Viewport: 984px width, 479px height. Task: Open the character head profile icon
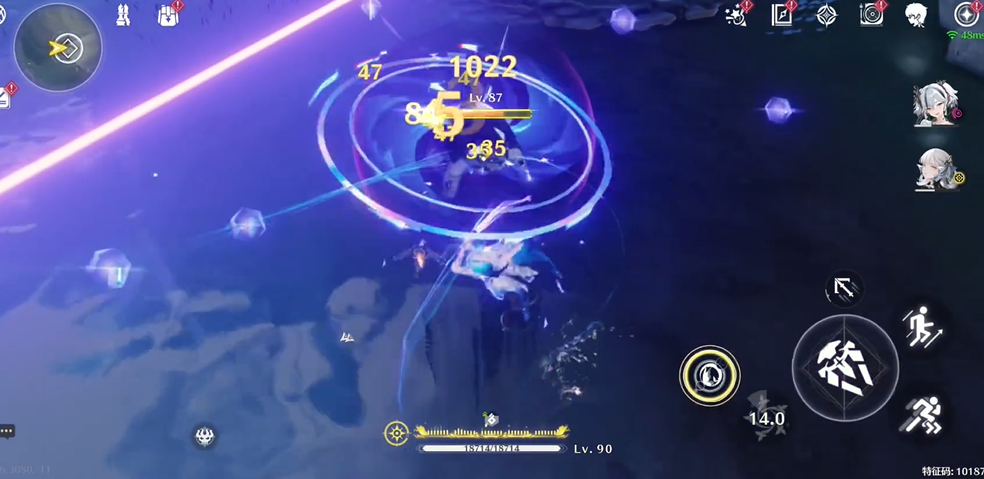pyautogui.click(x=914, y=15)
